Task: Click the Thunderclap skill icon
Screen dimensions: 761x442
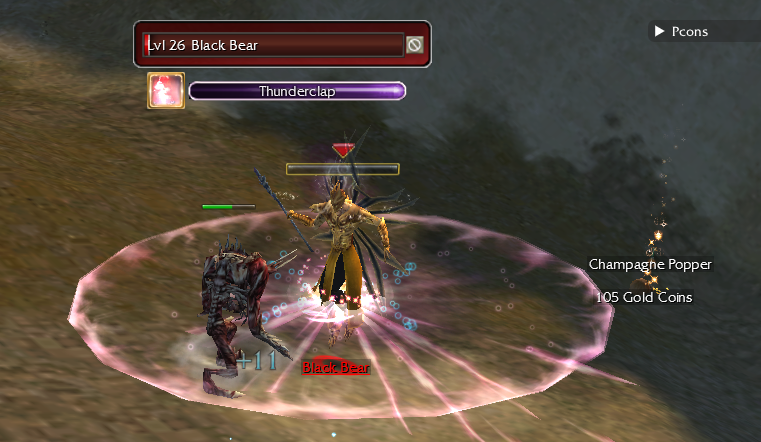Action: [x=166, y=91]
